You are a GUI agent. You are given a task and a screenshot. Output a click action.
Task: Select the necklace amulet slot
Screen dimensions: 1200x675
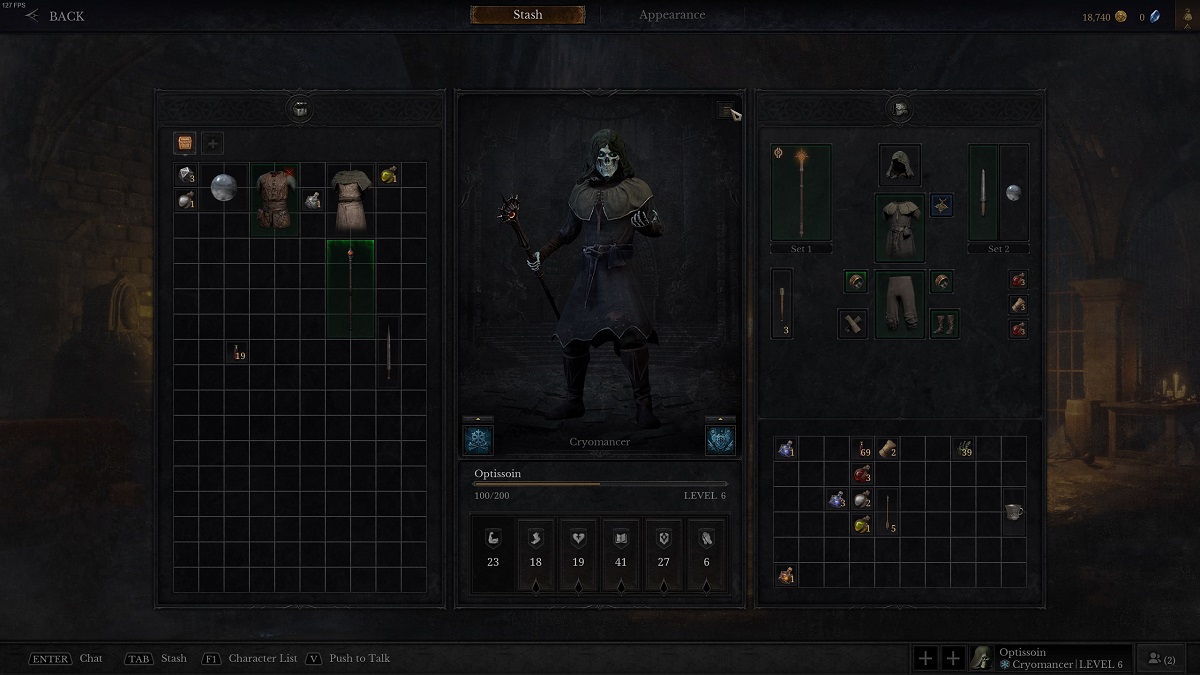(942, 206)
